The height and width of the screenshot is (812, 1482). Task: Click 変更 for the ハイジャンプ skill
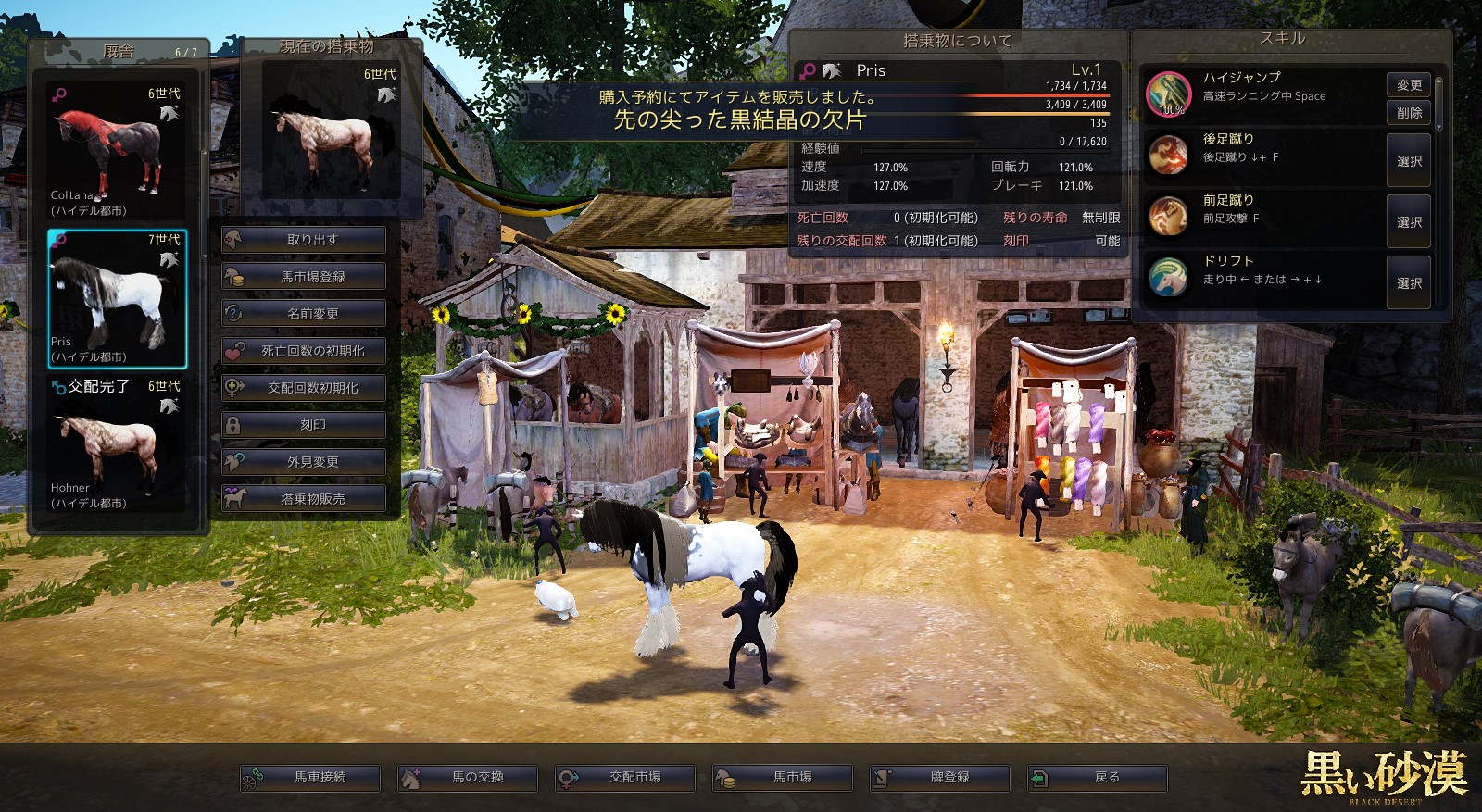(x=1408, y=85)
